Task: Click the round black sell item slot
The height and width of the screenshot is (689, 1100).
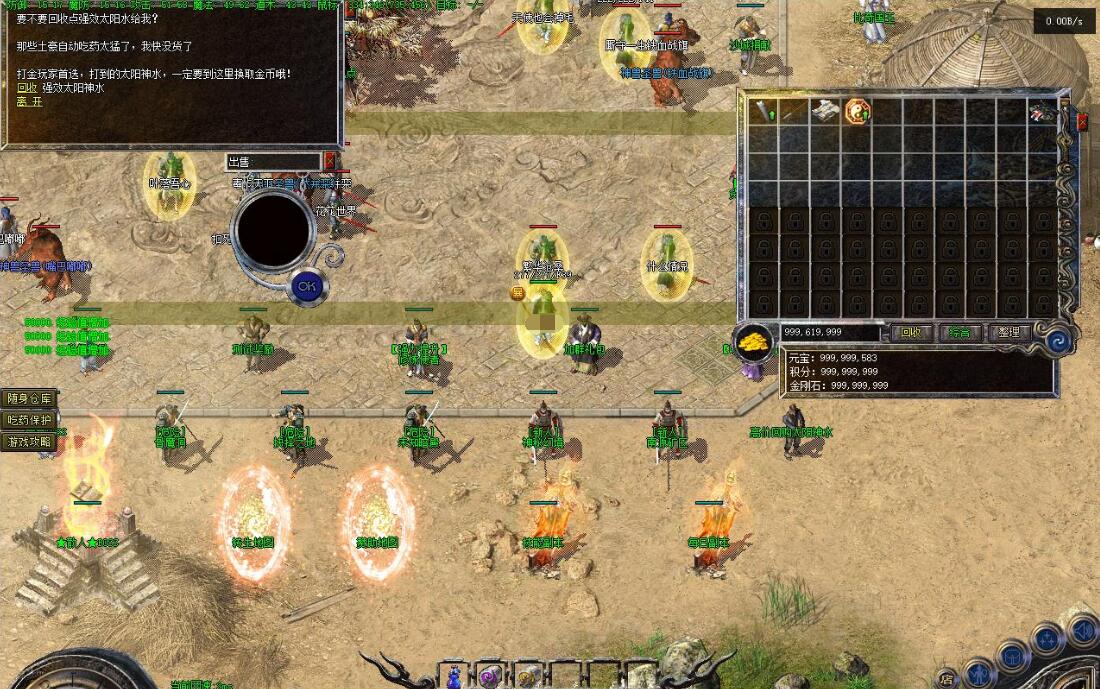Action: [x=273, y=230]
